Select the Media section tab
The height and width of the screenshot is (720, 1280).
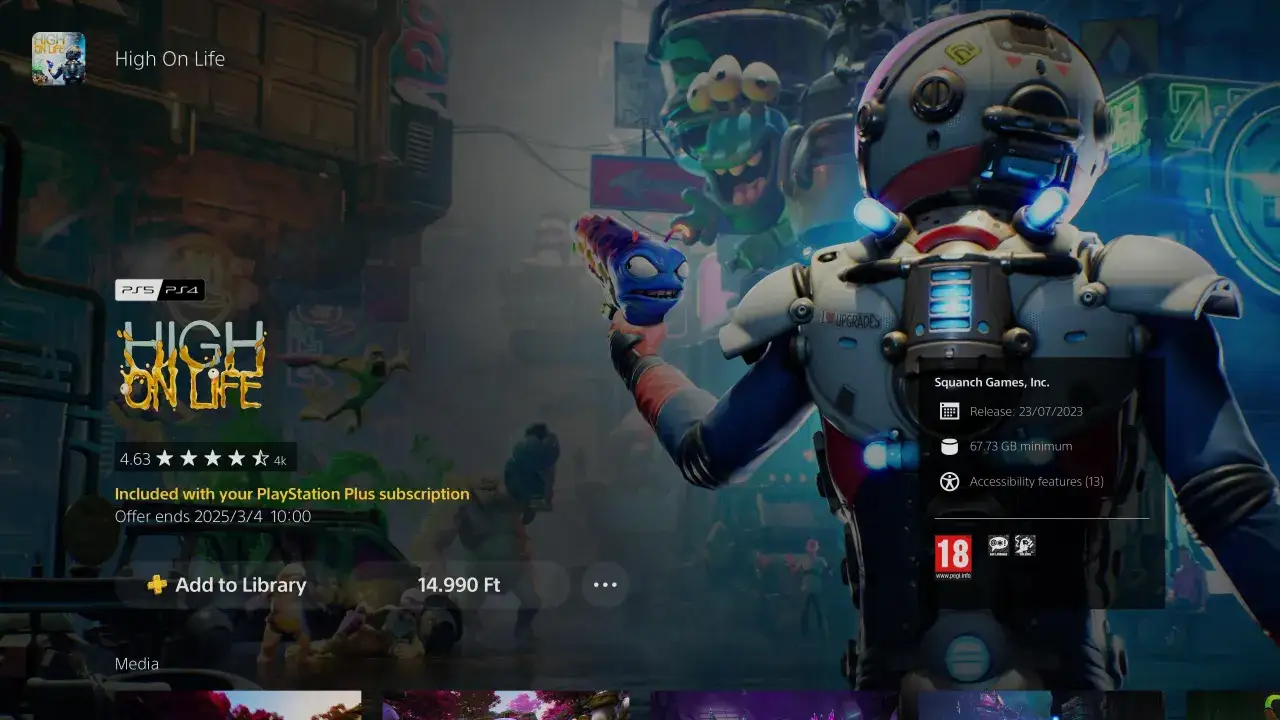click(x=136, y=663)
